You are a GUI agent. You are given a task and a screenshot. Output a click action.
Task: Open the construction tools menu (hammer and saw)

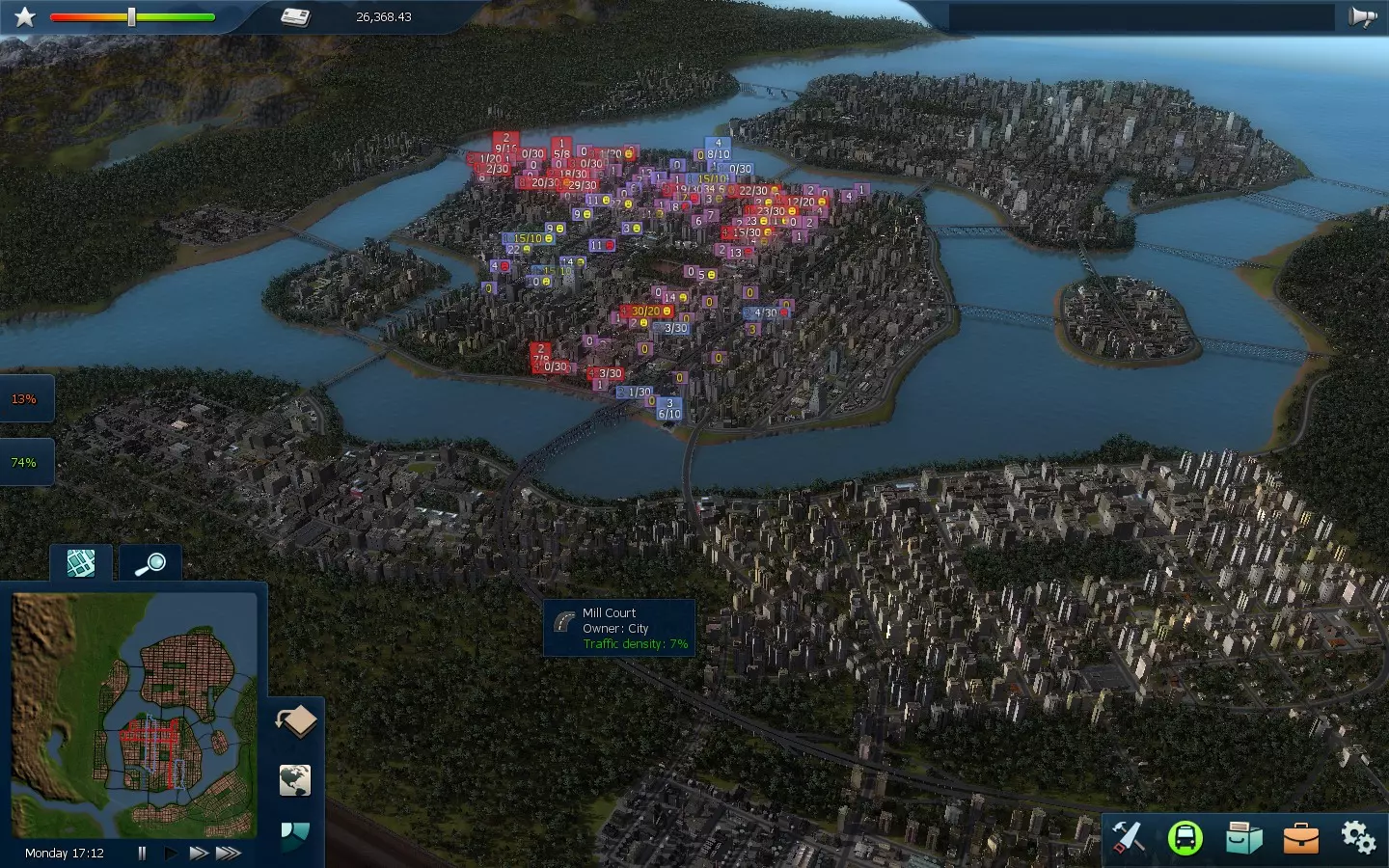pos(1128,837)
